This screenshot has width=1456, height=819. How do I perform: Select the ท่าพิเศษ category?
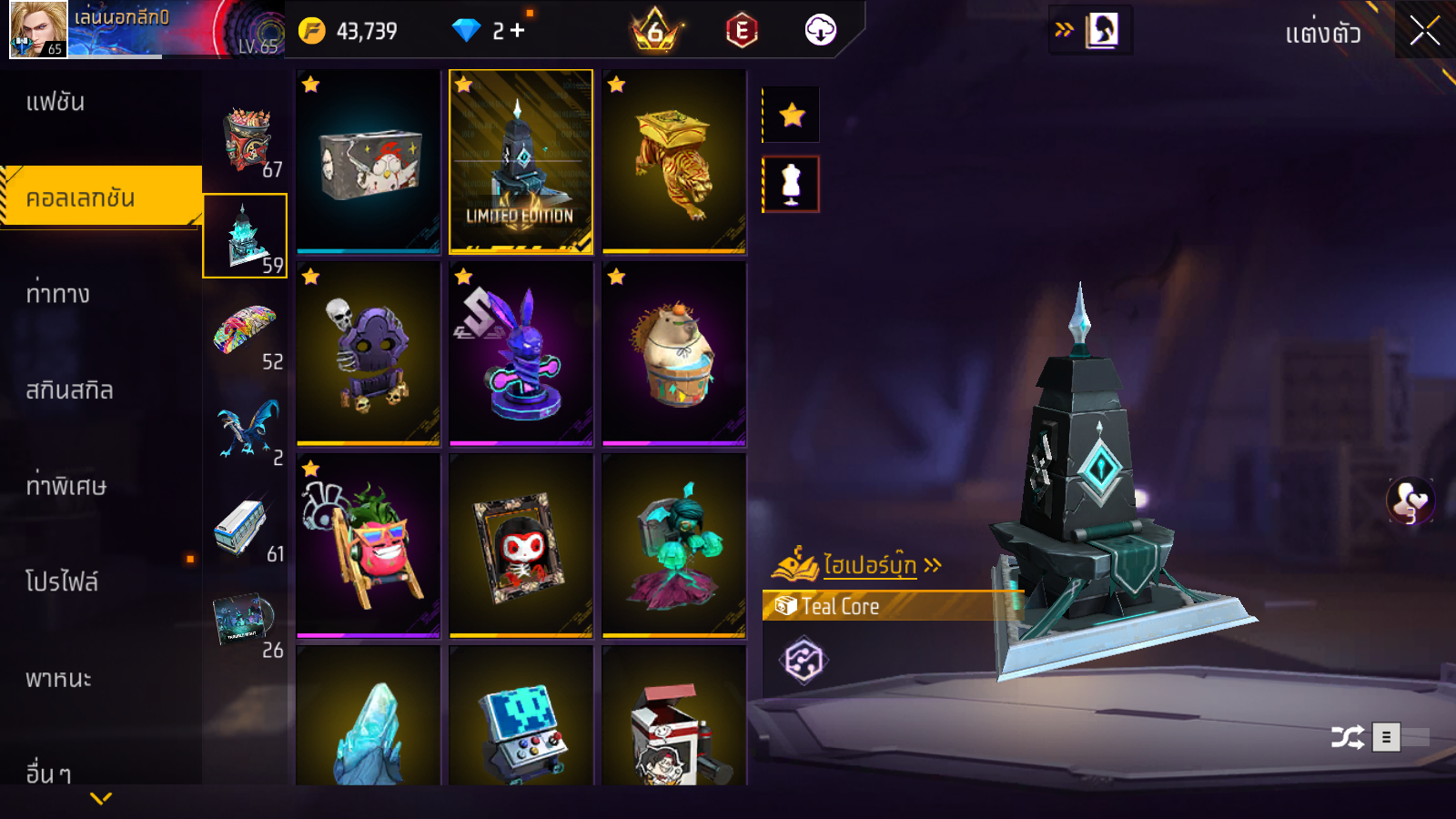(66, 486)
